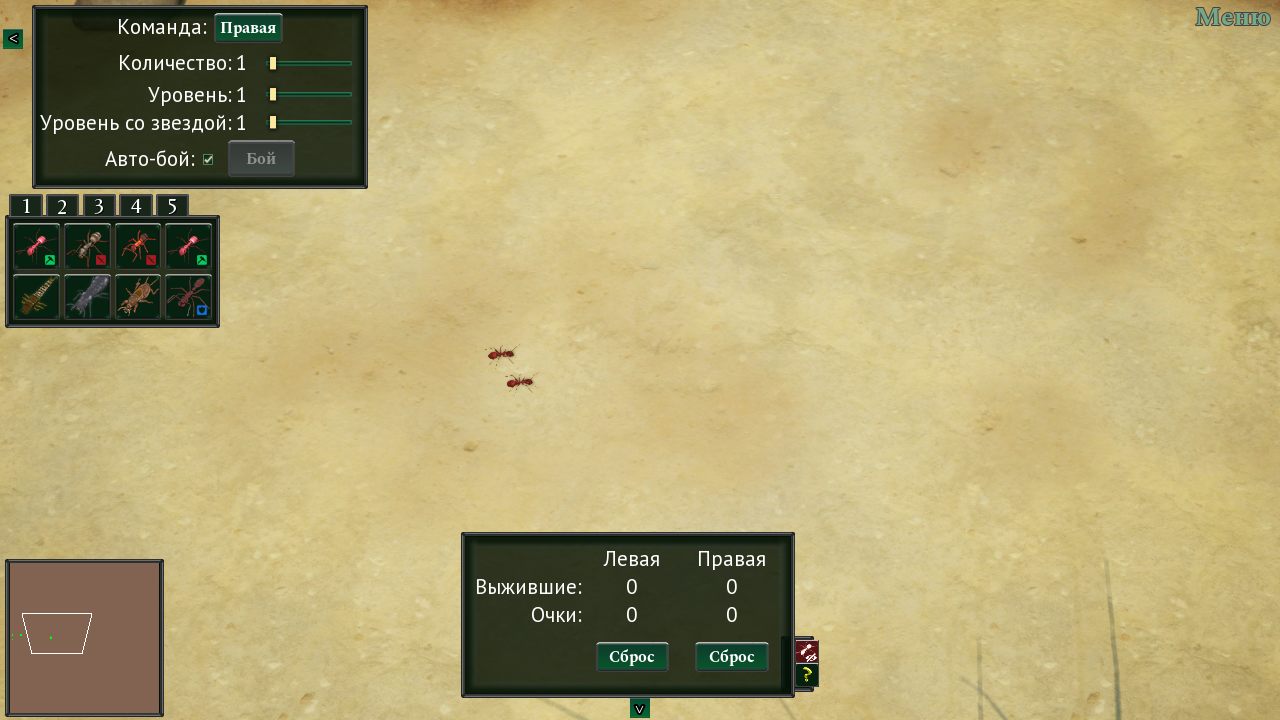Select the earwig creature icon
The height and width of the screenshot is (720, 1280).
point(35,297)
